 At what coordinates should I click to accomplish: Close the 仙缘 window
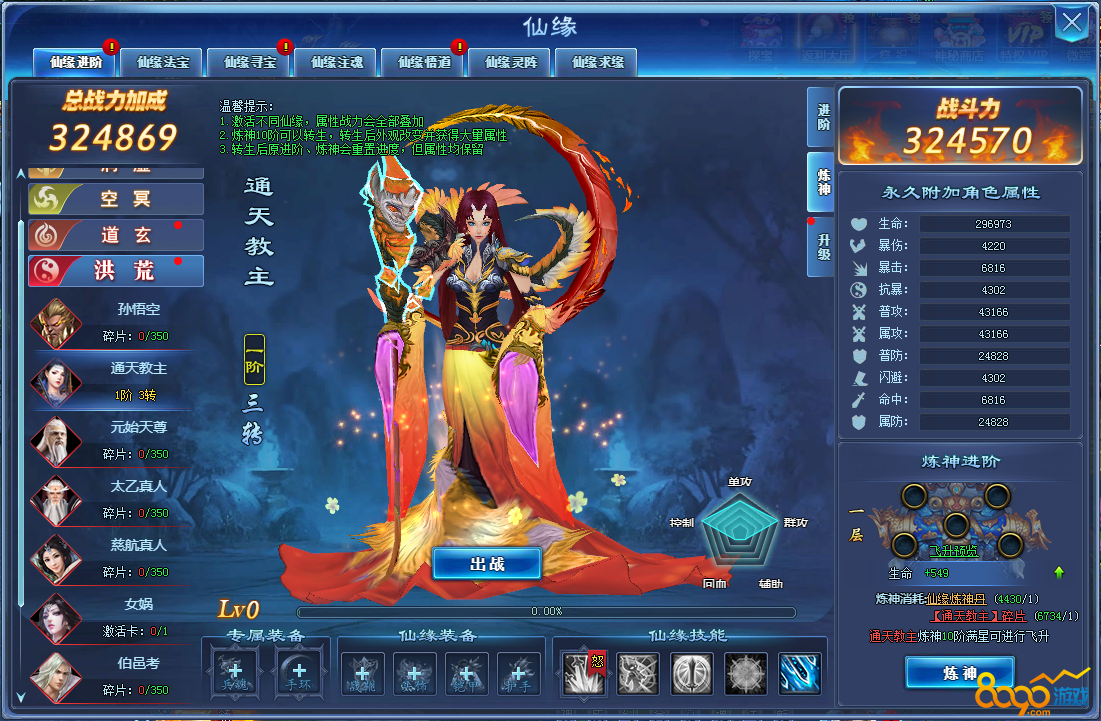[x=1072, y=23]
